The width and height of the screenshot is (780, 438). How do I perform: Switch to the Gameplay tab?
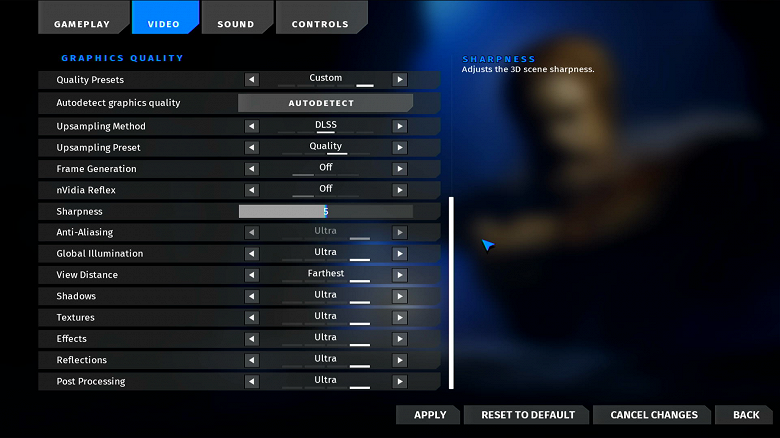point(83,23)
